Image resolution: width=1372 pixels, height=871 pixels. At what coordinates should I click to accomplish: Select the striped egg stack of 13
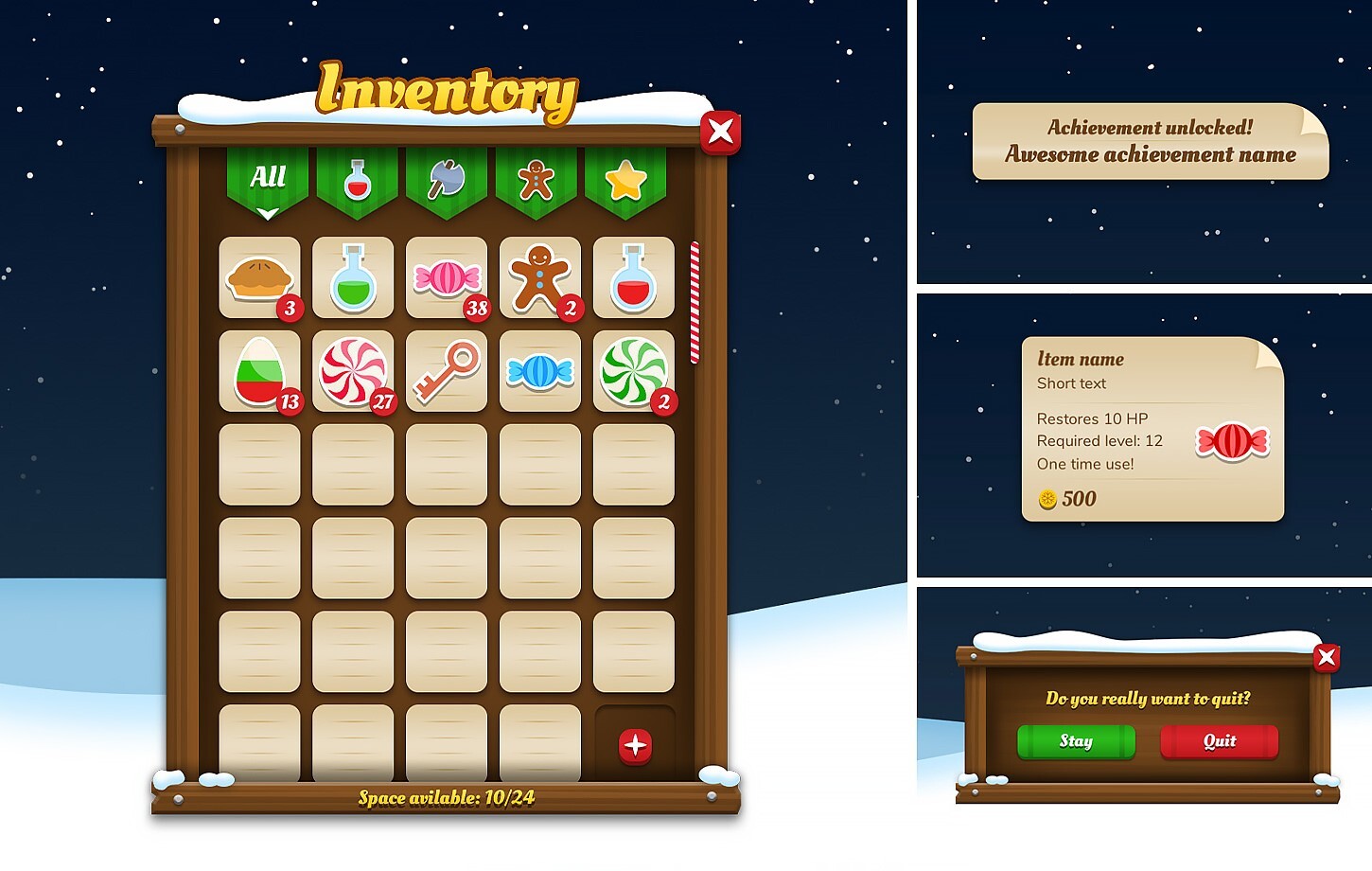tap(259, 371)
